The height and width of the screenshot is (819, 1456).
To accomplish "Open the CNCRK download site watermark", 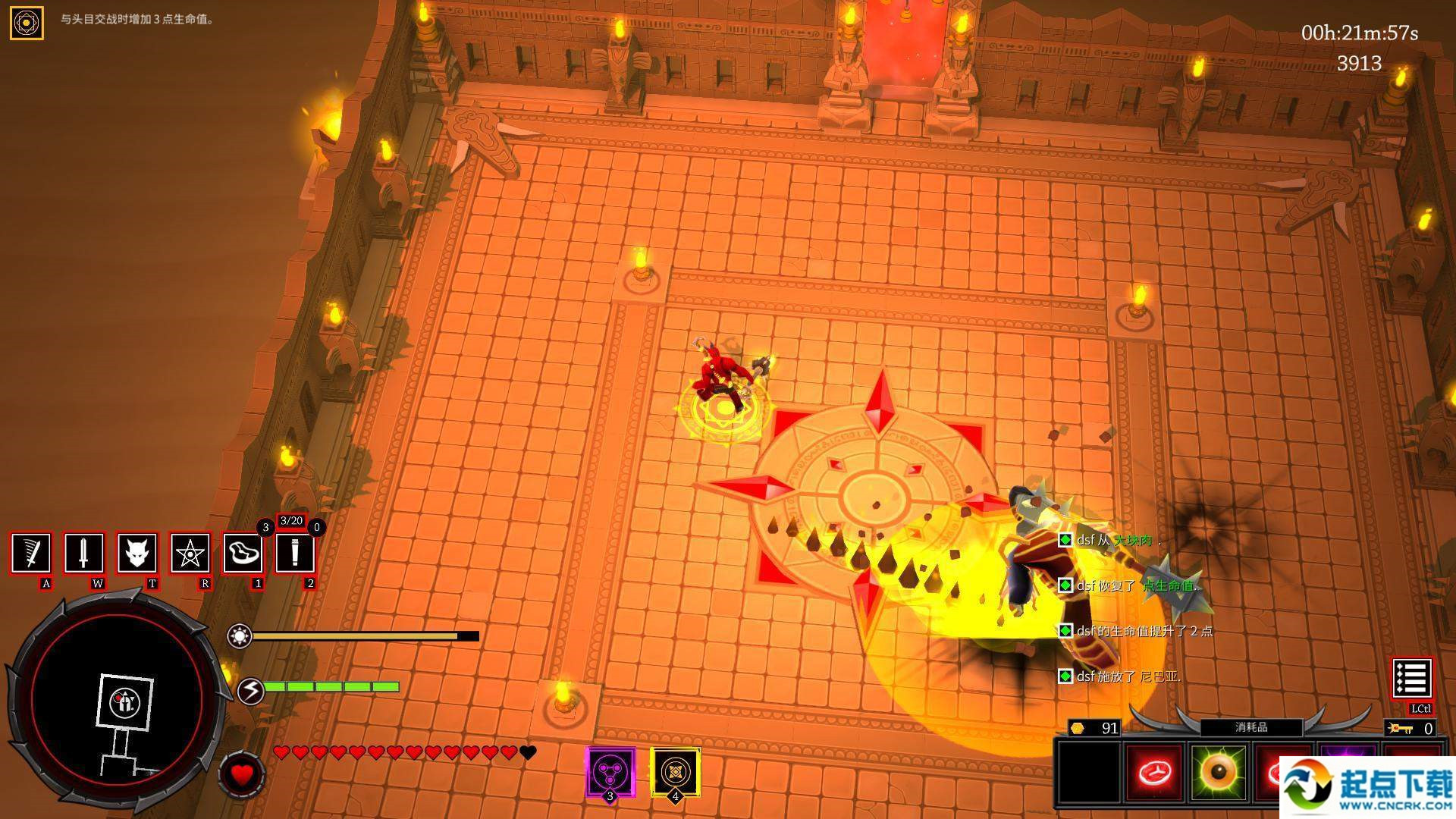I will pyautogui.click(x=1367, y=789).
